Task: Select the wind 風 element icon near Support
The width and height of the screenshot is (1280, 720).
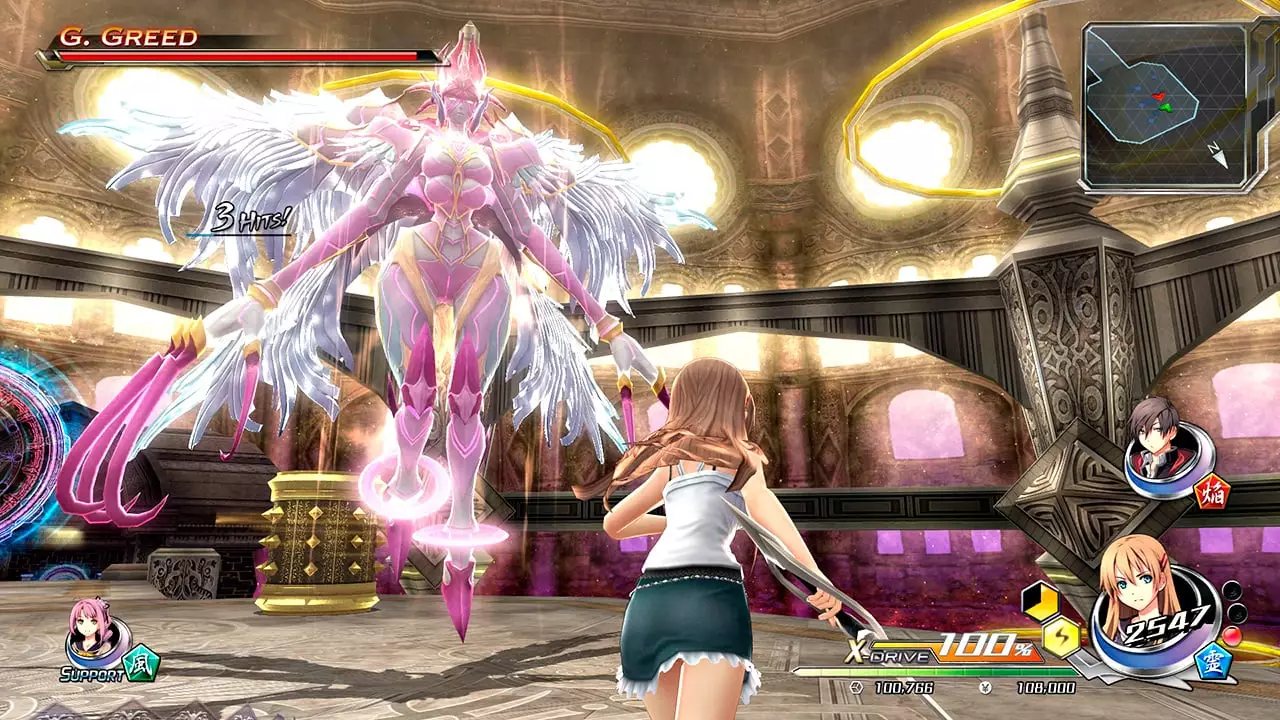Action: point(142,662)
